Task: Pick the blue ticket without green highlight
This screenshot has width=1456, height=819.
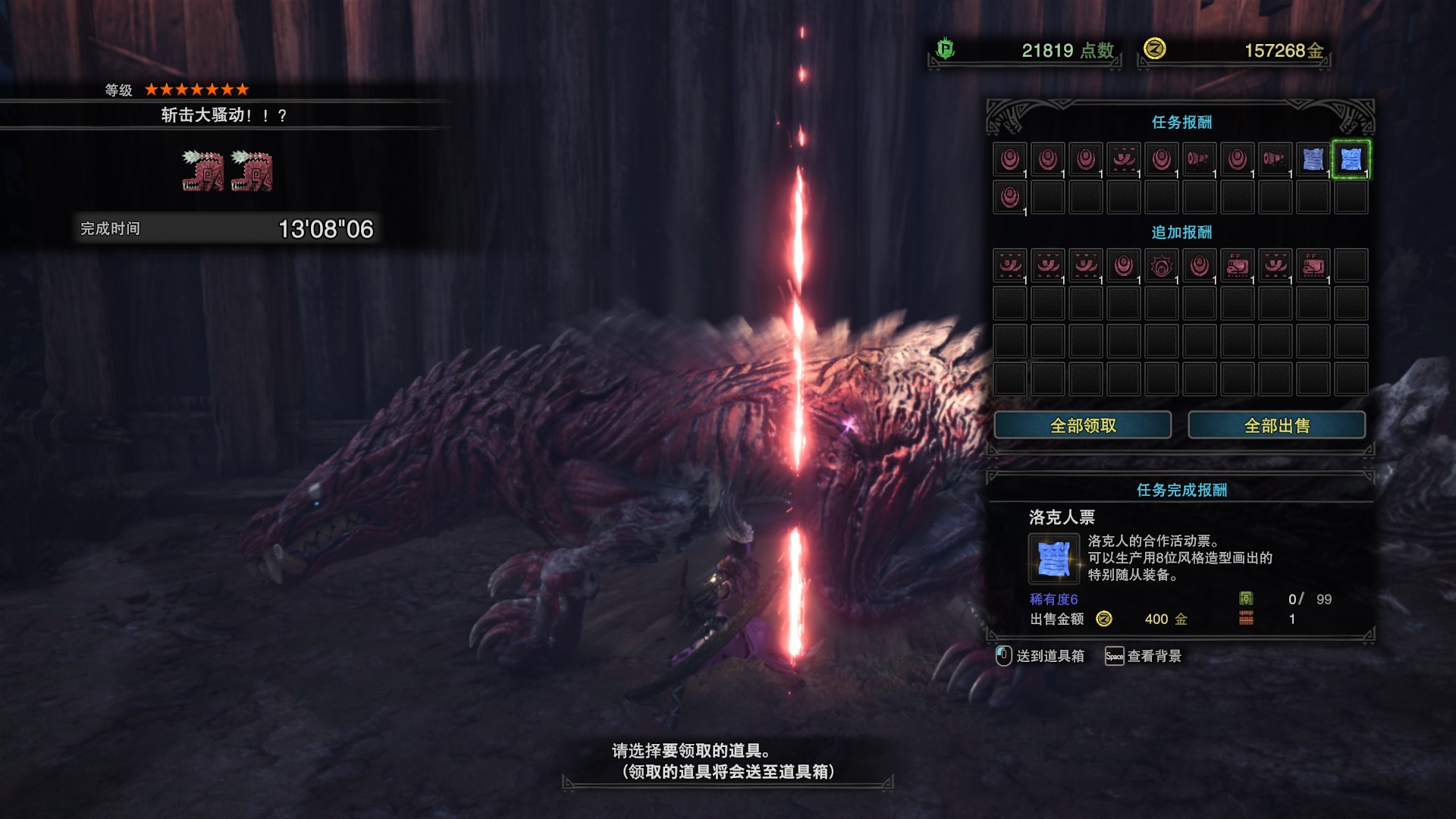Action: click(x=1313, y=159)
